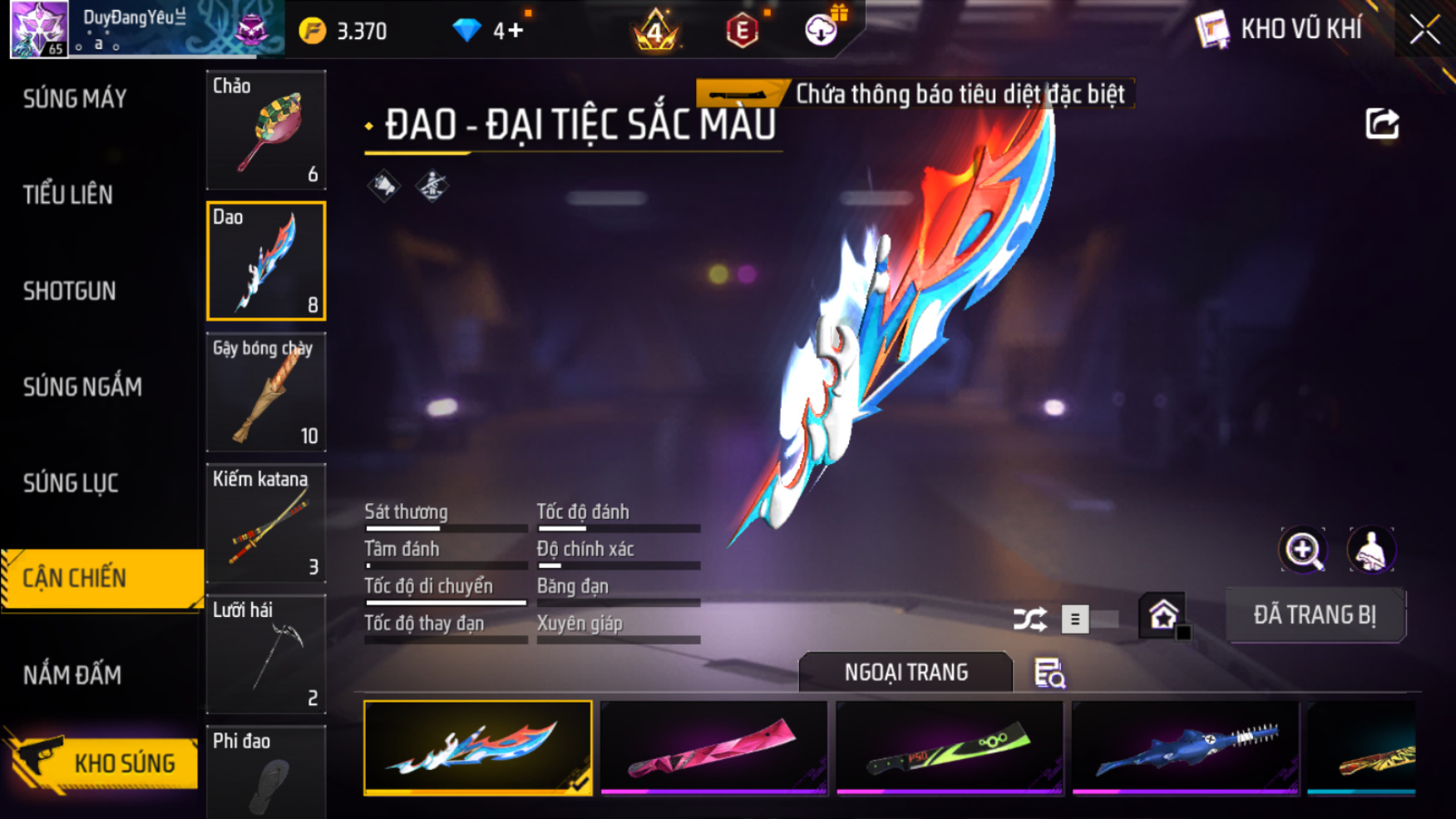
Task: Open the KHO SÚNG button
Action: coord(104,763)
